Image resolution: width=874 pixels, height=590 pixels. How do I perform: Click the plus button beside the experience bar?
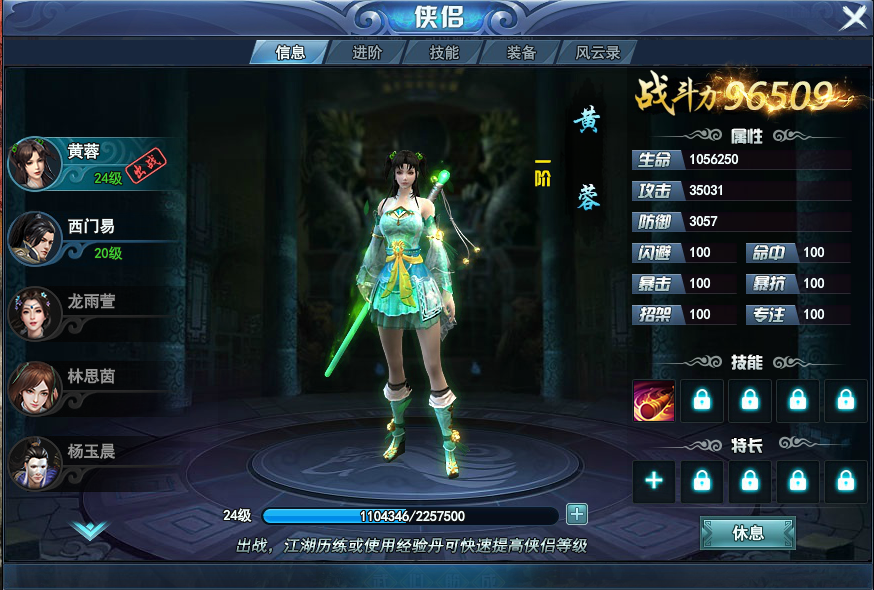point(577,515)
